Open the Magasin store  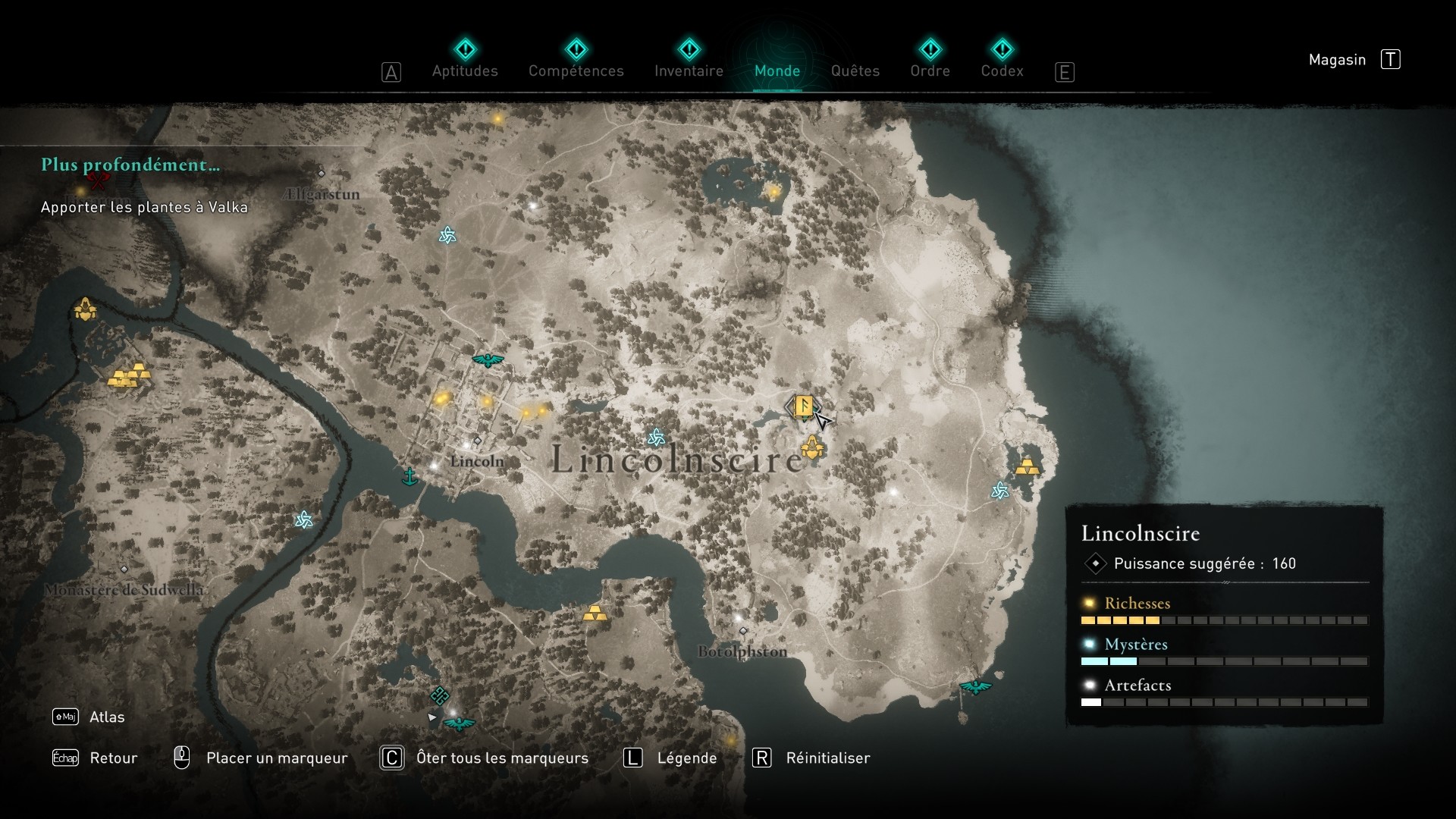click(1338, 60)
